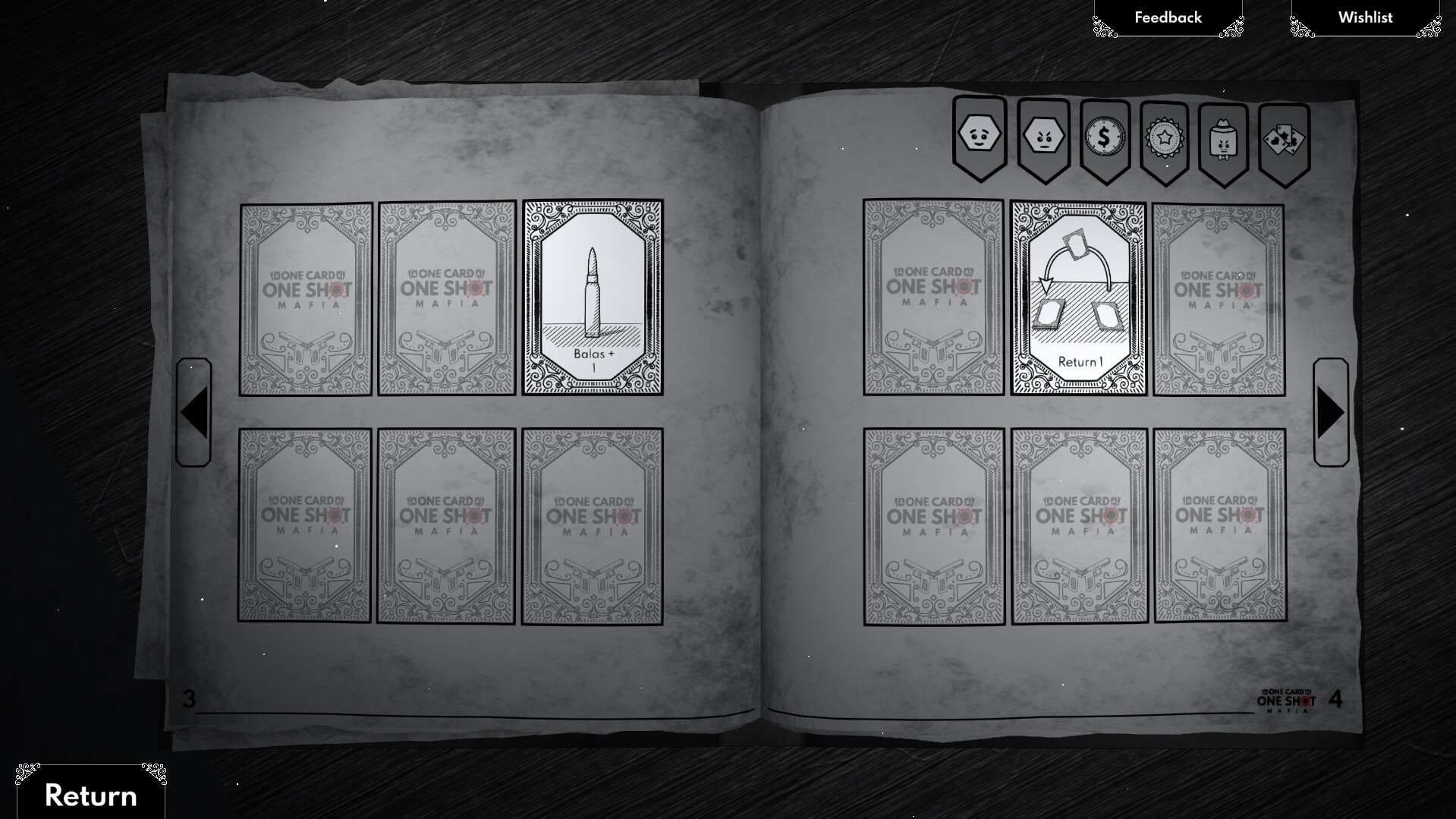This screenshot has height=819, width=1456.
Task: Add the game to your Wishlist
Action: (1365, 17)
